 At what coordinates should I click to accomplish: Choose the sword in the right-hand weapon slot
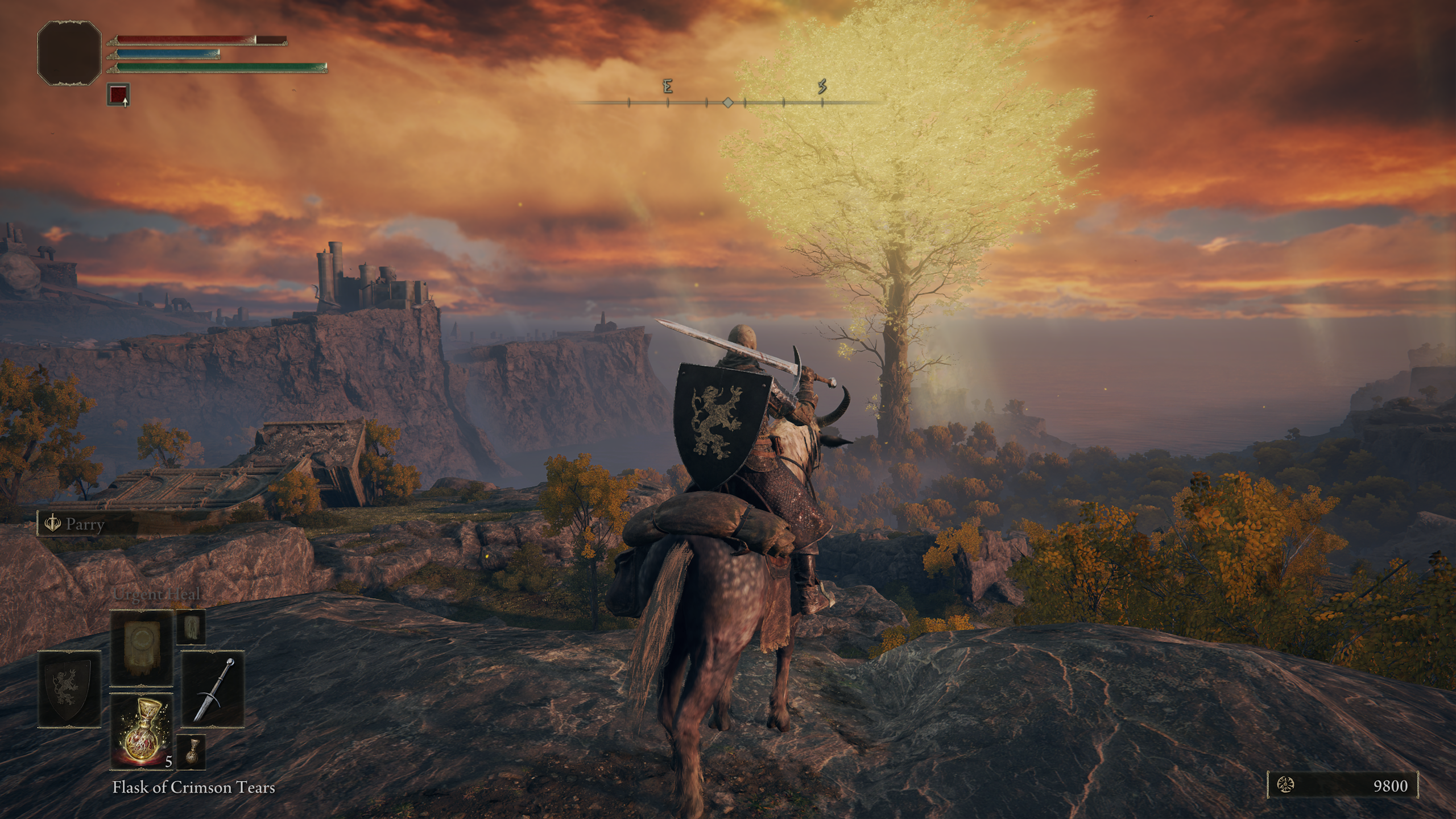pos(213,689)
